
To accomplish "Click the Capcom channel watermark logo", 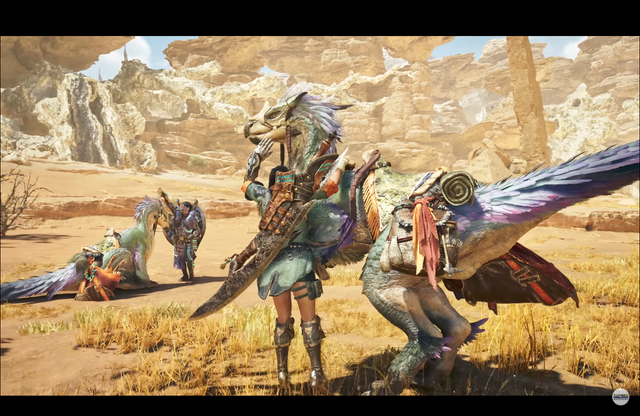I will pyautogui.click(x=620, y=397).
